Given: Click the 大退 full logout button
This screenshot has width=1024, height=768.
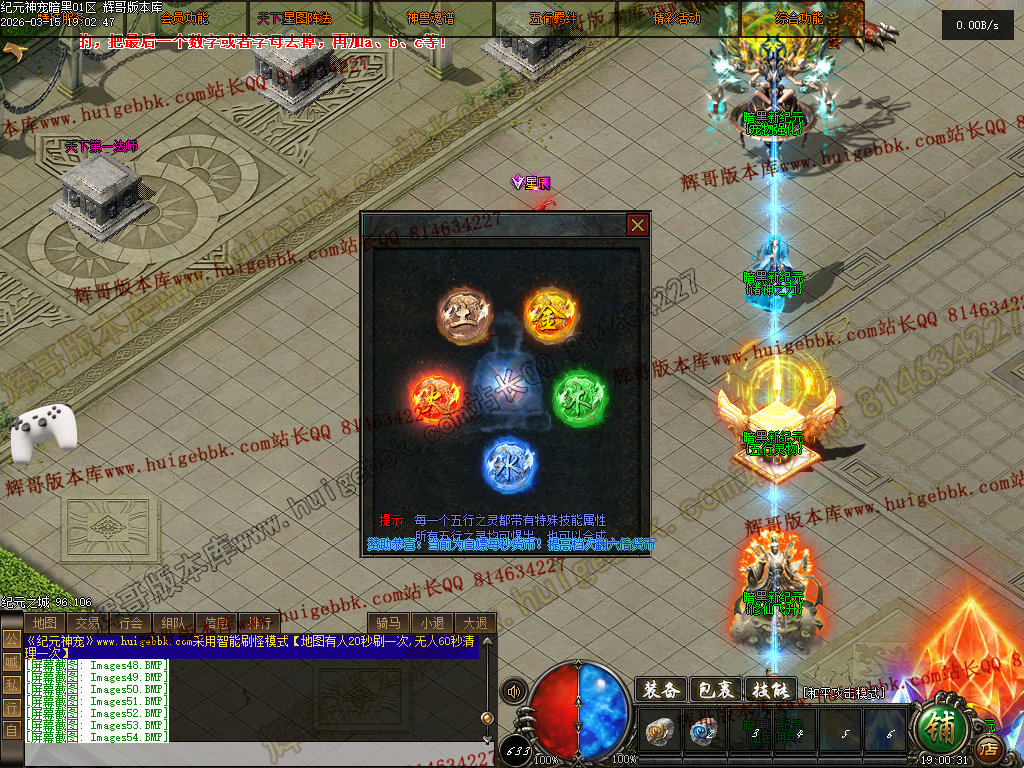Looking at the screenshot, I should (x=475, y=623).
